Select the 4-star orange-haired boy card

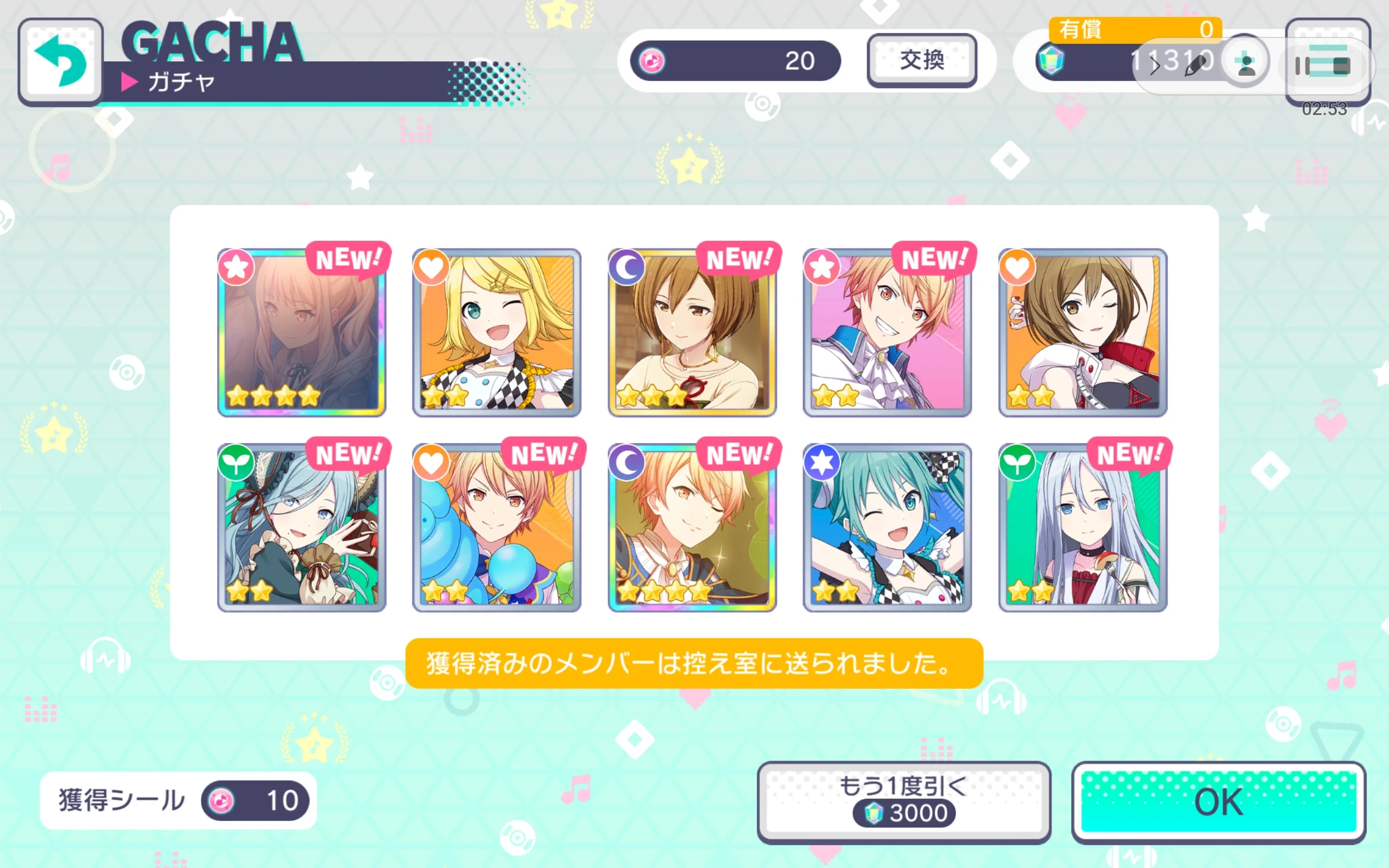coord(692,525)
